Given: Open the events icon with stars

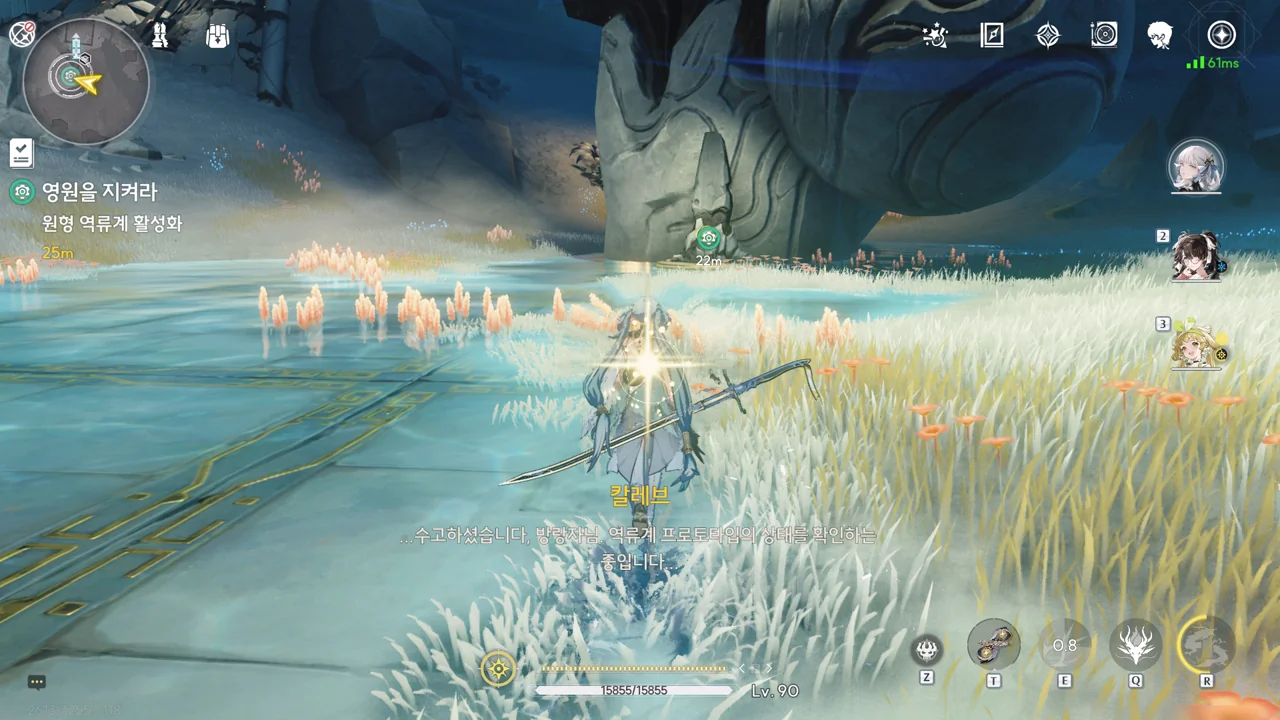Looking at the screenshot, I should 935,36.
